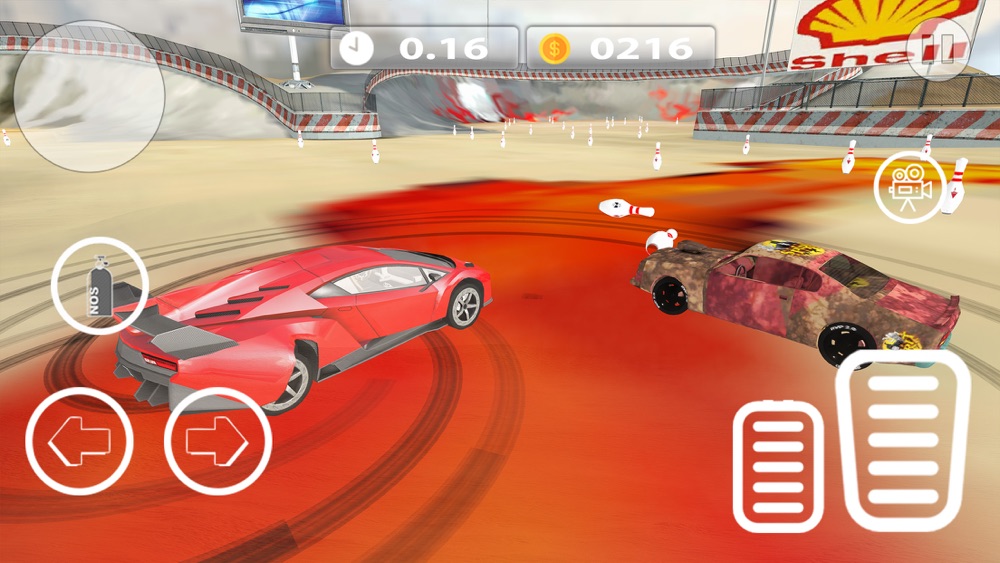Steer right with the right arrow button

click(x=218, y=440)
